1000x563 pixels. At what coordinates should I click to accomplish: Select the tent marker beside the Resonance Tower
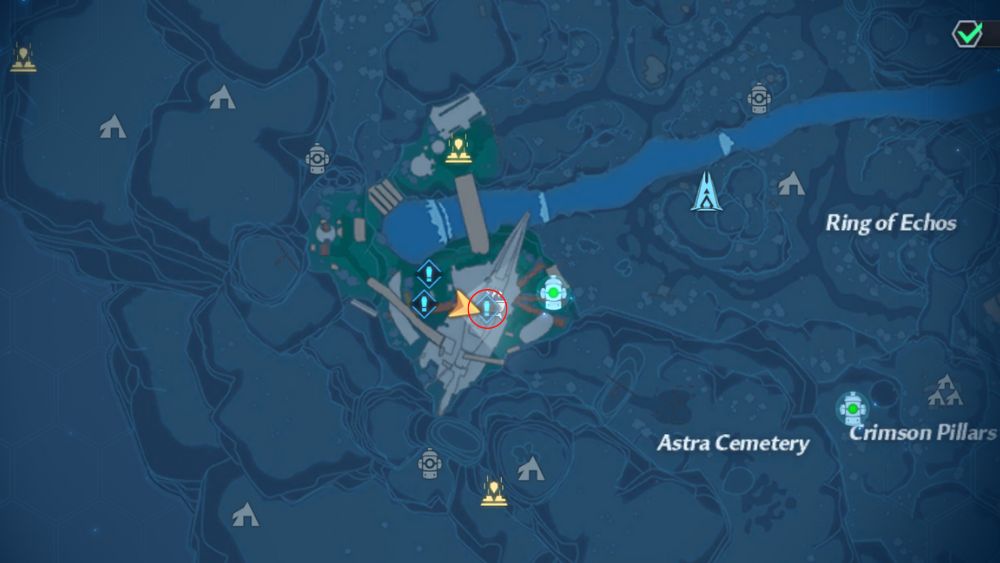point(791,183)
